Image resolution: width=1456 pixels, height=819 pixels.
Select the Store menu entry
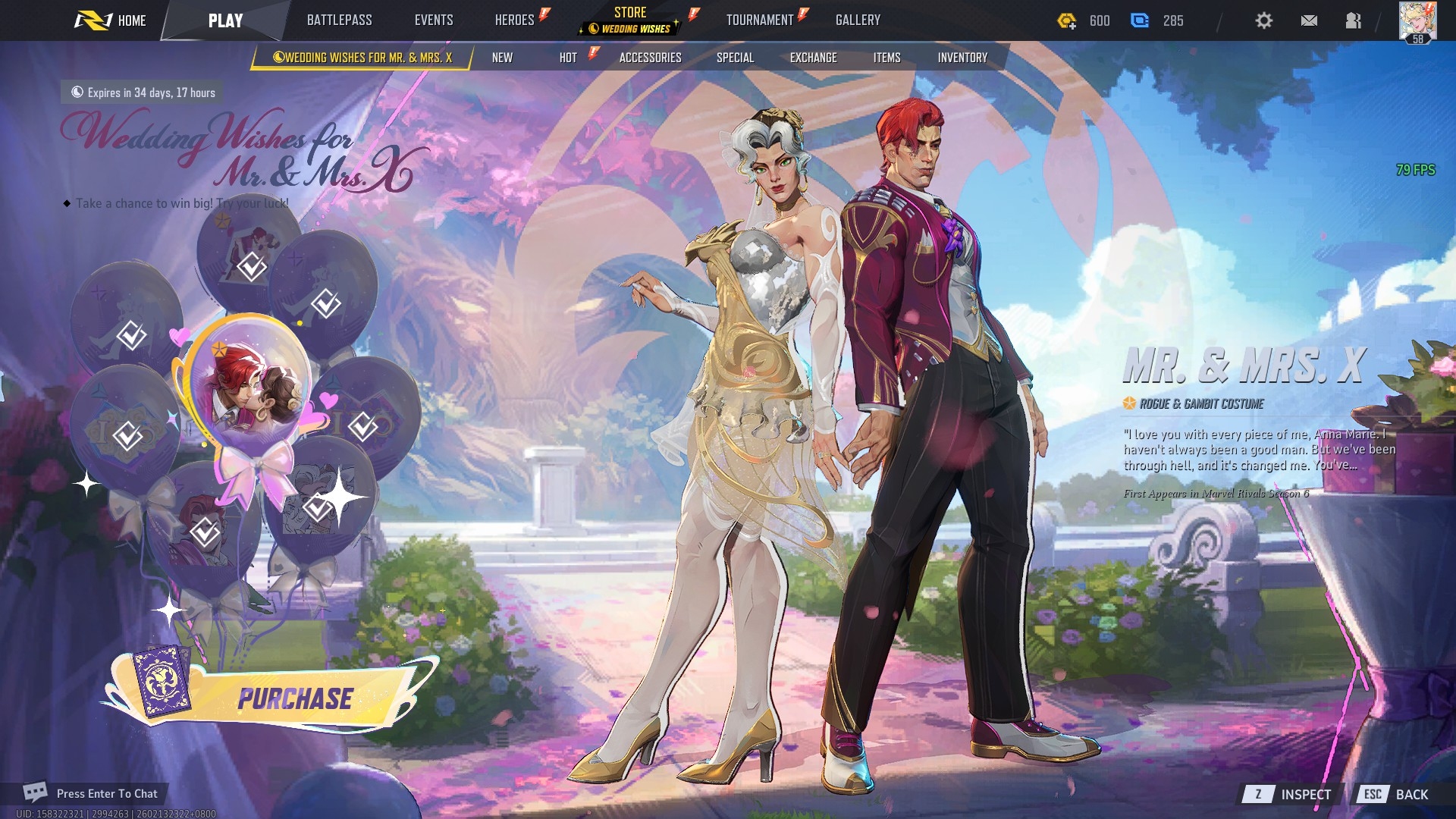630,20
